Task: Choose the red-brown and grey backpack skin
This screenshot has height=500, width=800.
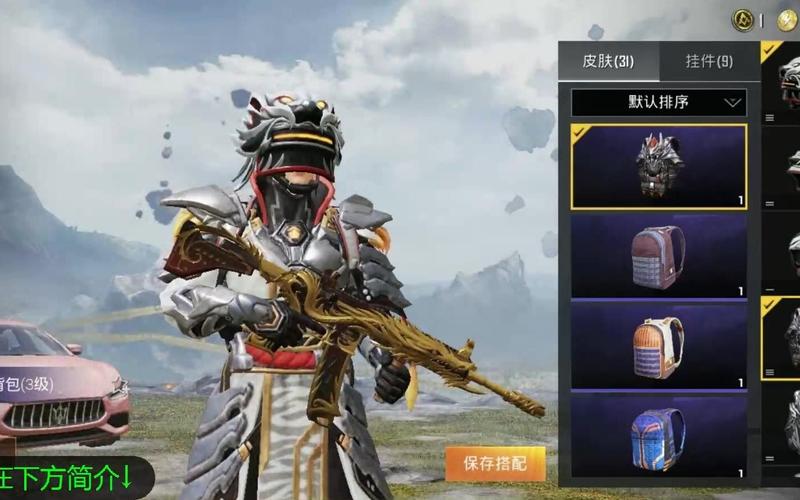Action: [659, 256]
